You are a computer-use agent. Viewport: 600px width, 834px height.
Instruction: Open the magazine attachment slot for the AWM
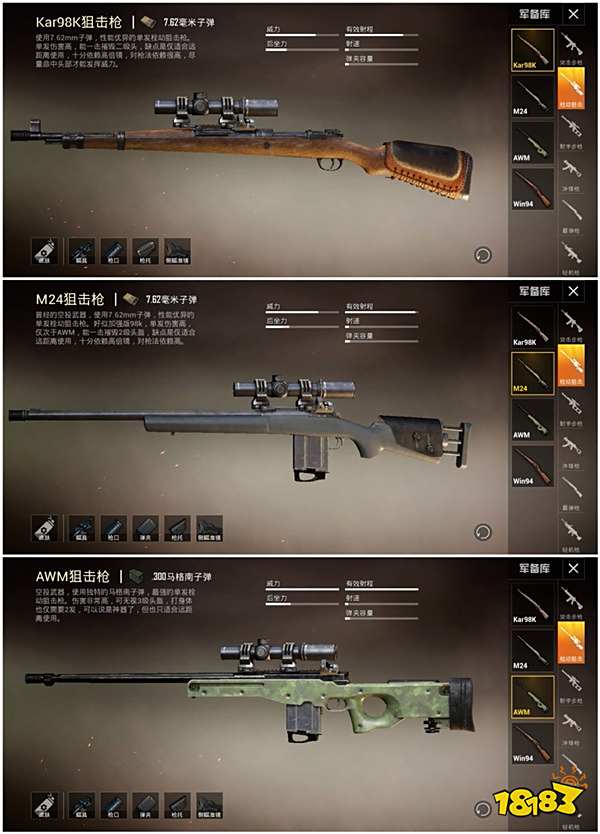146,805
